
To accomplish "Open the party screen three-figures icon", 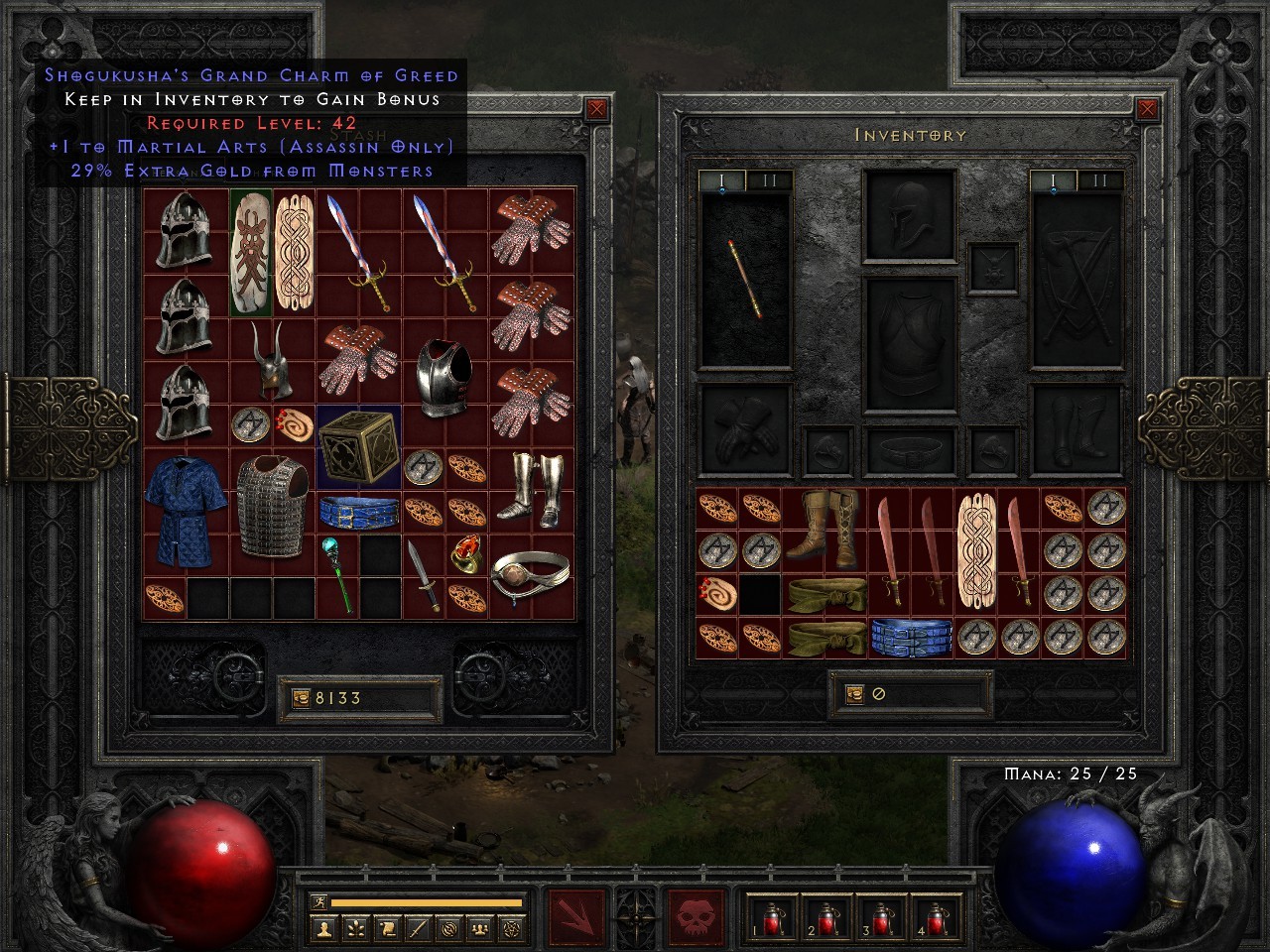I will tap(479, 930).
